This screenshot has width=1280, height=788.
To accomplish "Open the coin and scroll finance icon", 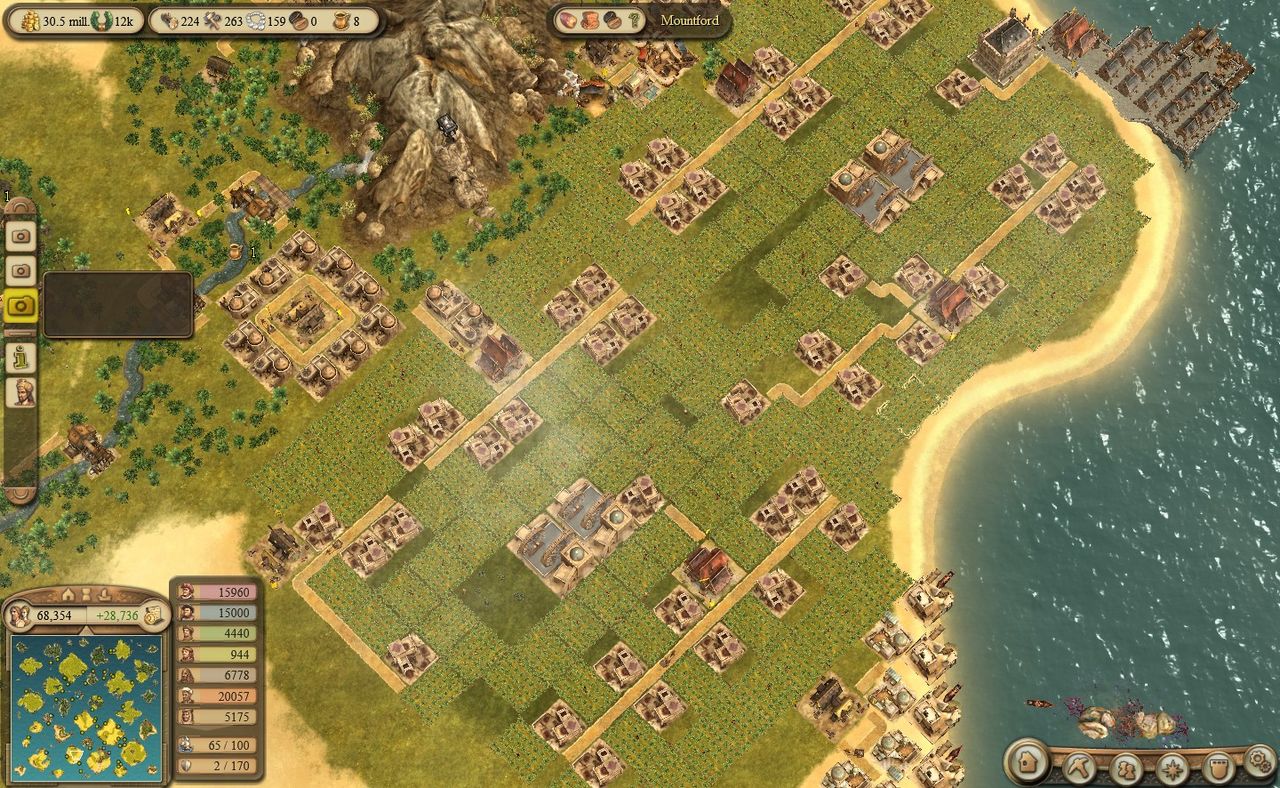I will 153,615.
